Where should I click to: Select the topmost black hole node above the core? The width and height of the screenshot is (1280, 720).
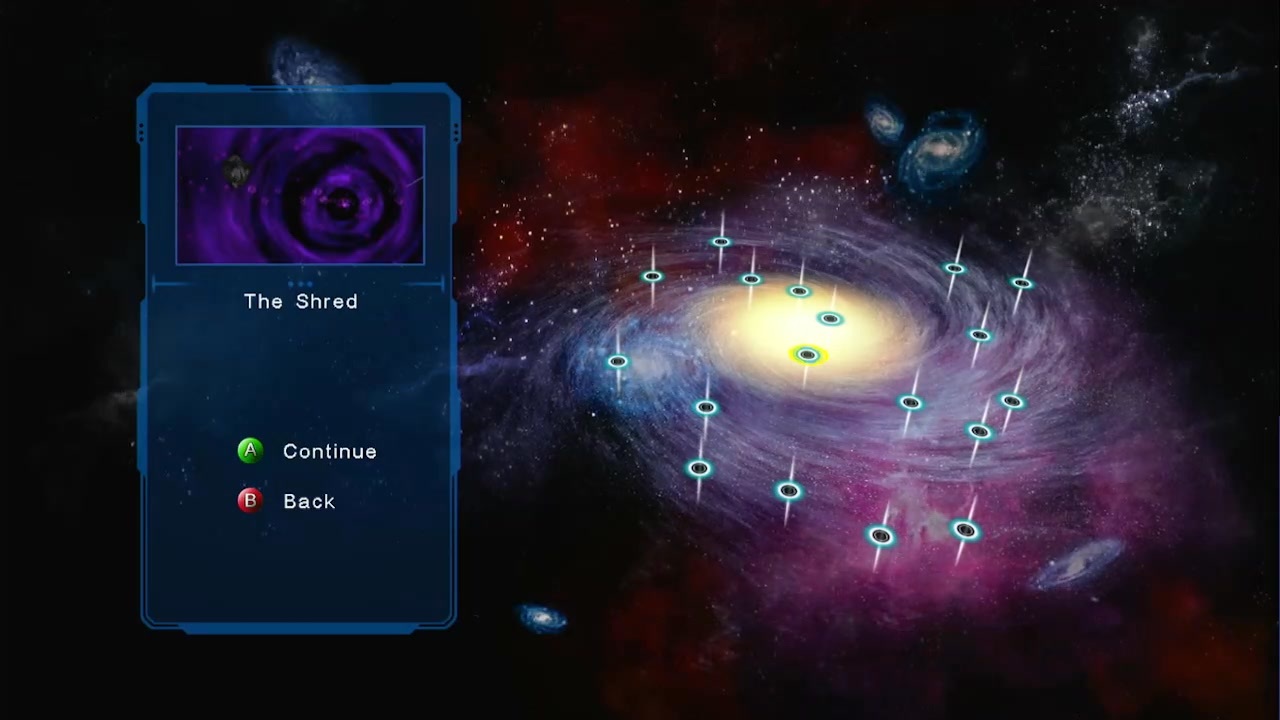tap(722, 242)
